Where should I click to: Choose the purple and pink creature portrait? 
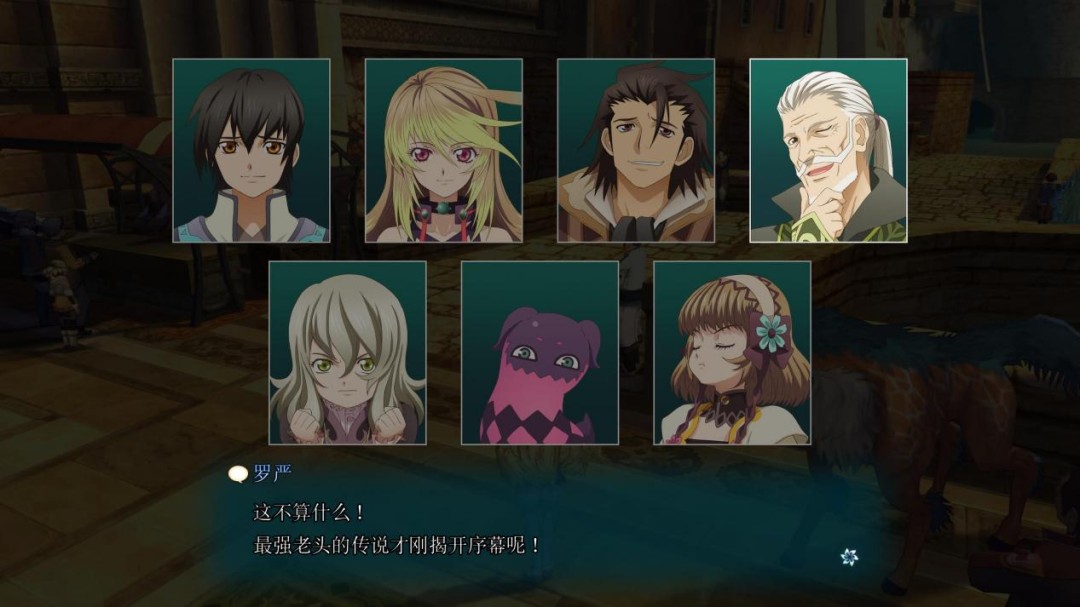pos(539,353)
